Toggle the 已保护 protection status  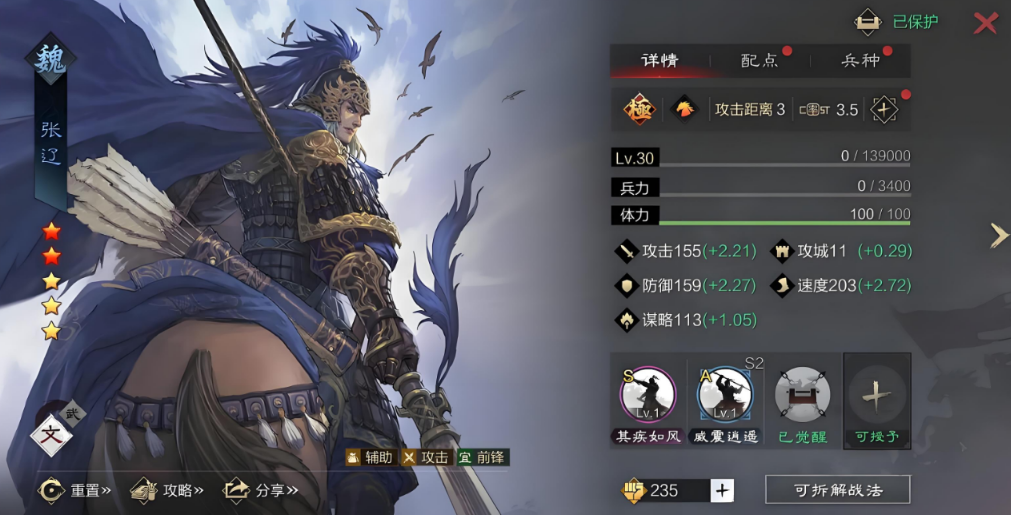[898, 22]
